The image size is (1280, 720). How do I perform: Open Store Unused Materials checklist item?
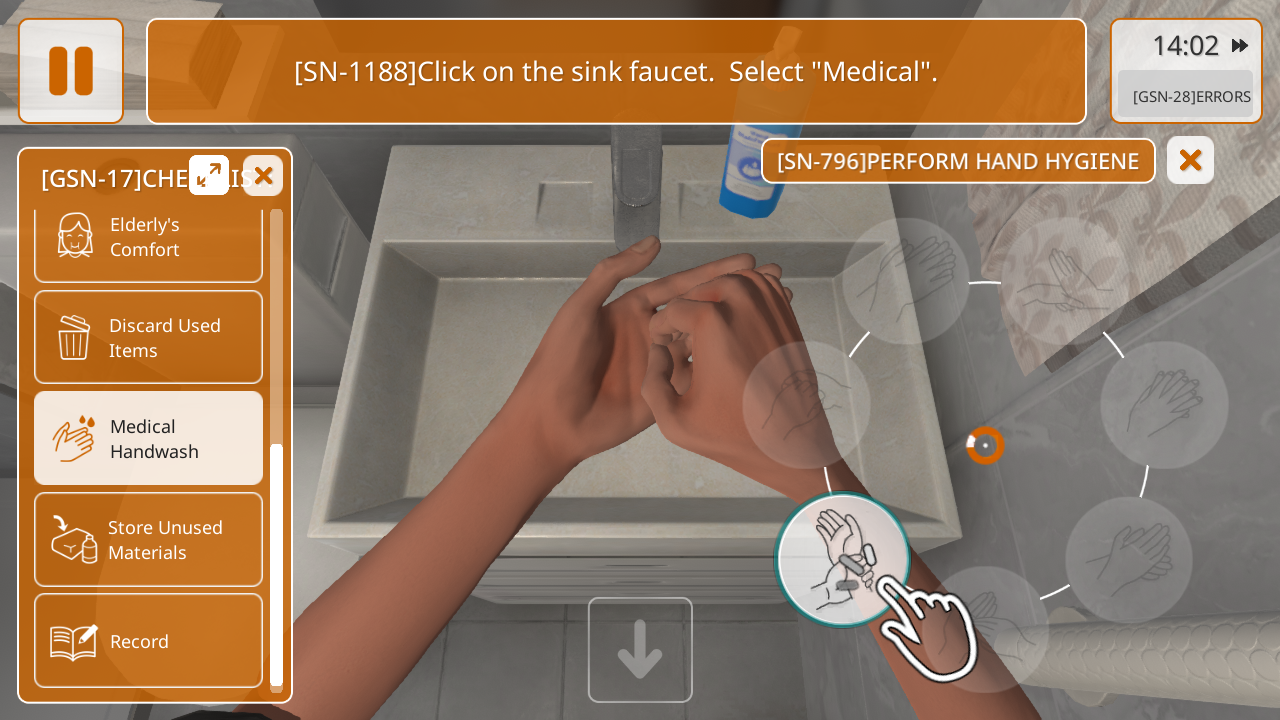(x=148, y=540)
